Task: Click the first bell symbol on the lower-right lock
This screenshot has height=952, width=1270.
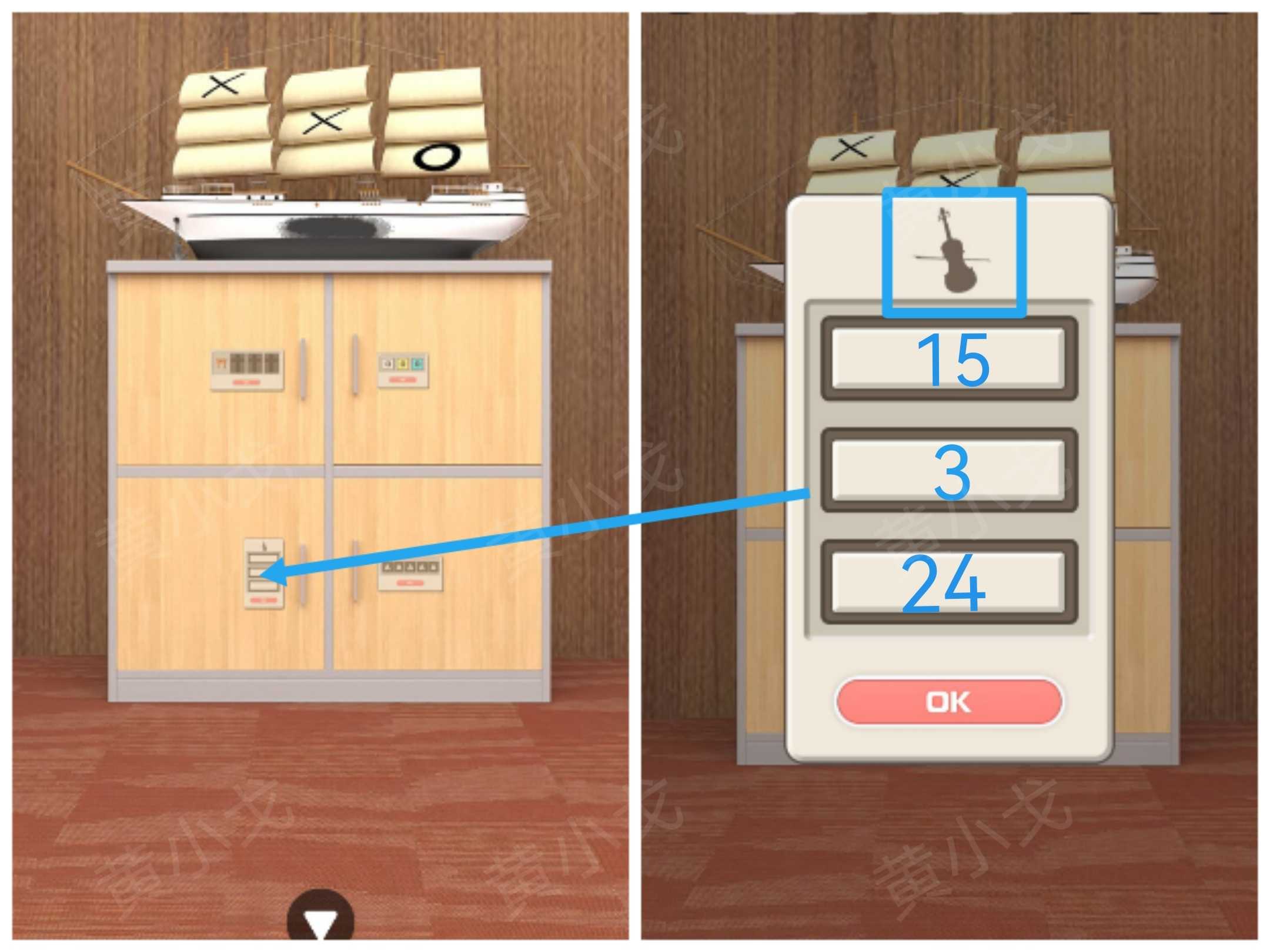Action: click(x=387, y=567)
